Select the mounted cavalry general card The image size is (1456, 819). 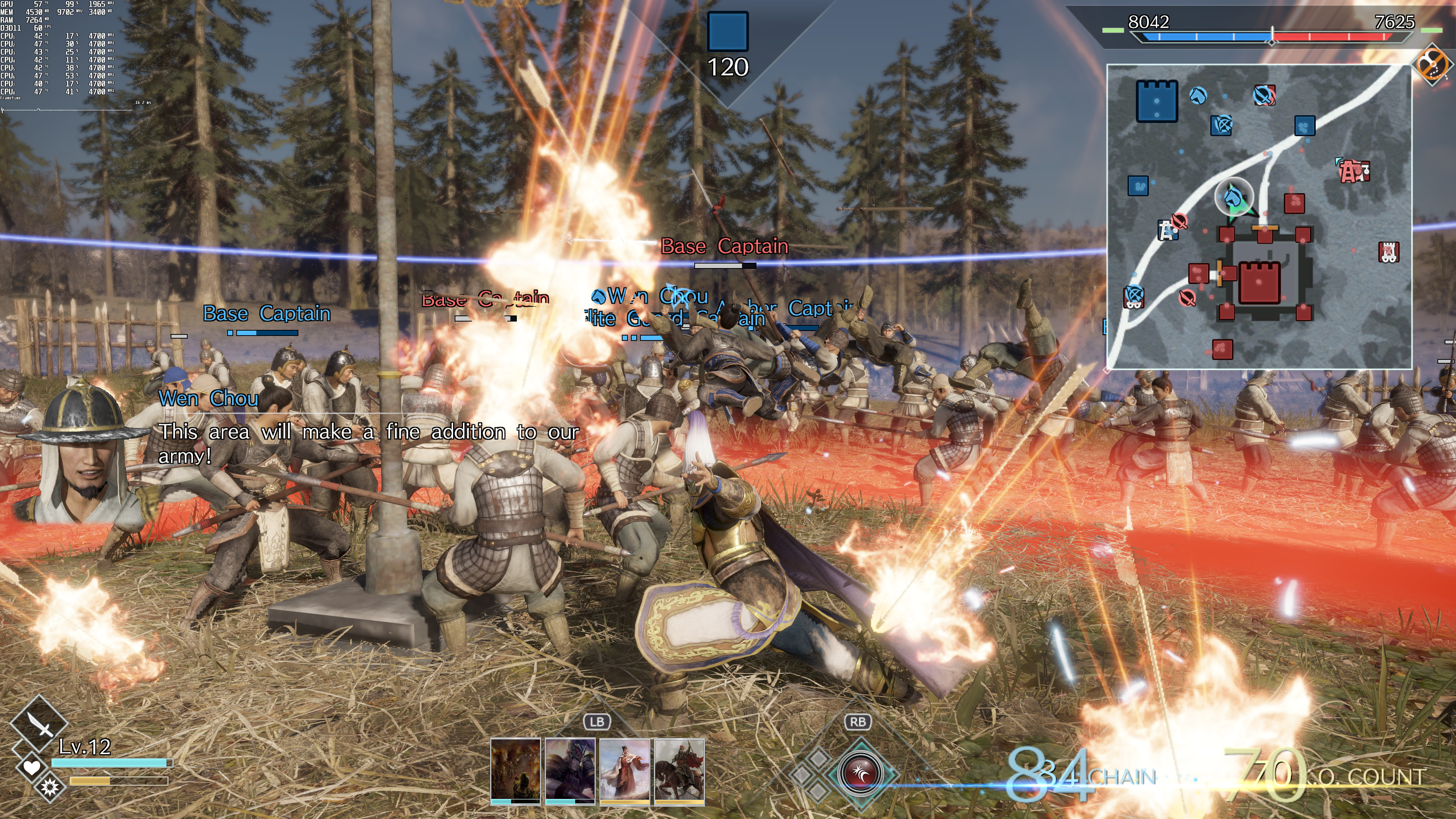click(679, 770)
